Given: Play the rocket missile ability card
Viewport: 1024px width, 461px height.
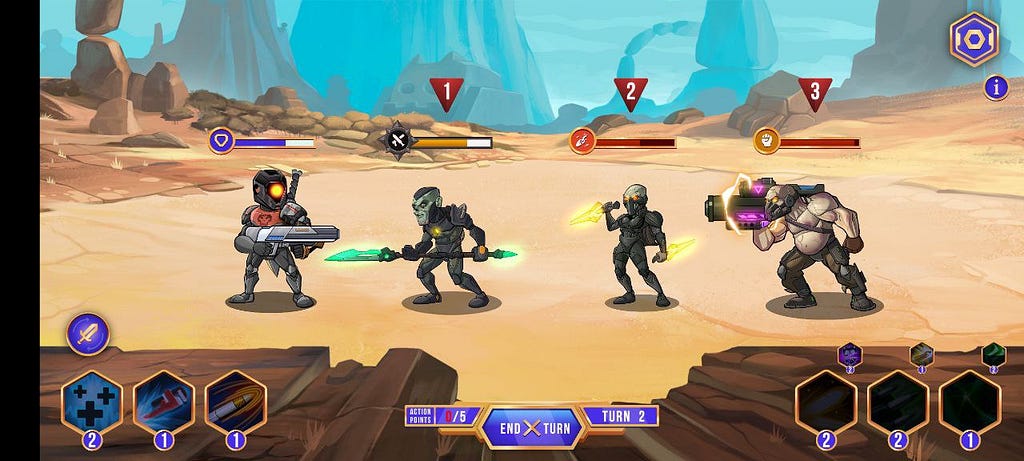Looking at the screenshot, I should [x=235, y=404].
